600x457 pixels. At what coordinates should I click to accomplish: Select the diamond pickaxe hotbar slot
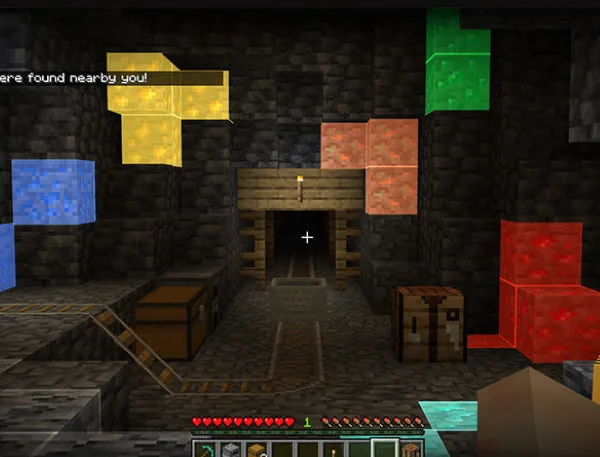coord(205,449)
